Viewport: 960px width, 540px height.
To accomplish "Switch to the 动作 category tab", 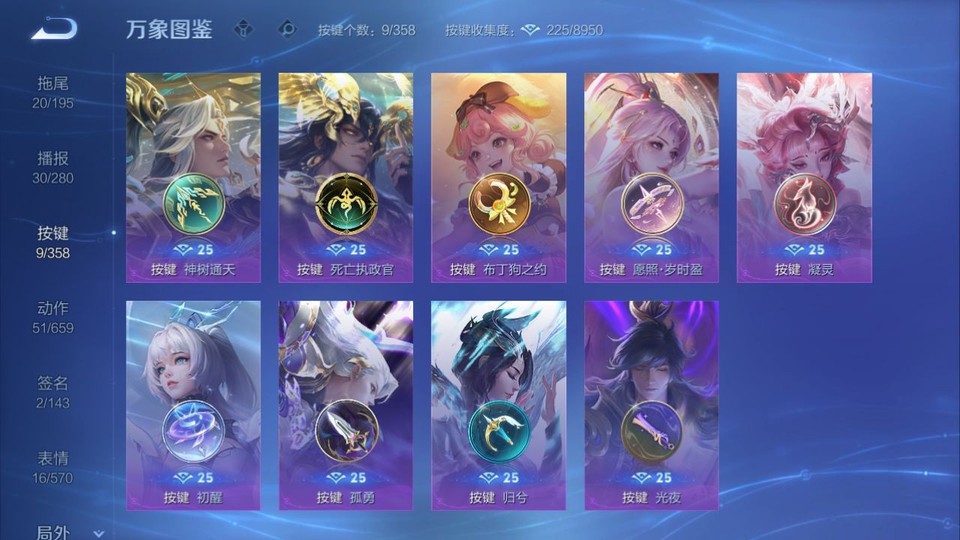I will [x=53, y=317].
